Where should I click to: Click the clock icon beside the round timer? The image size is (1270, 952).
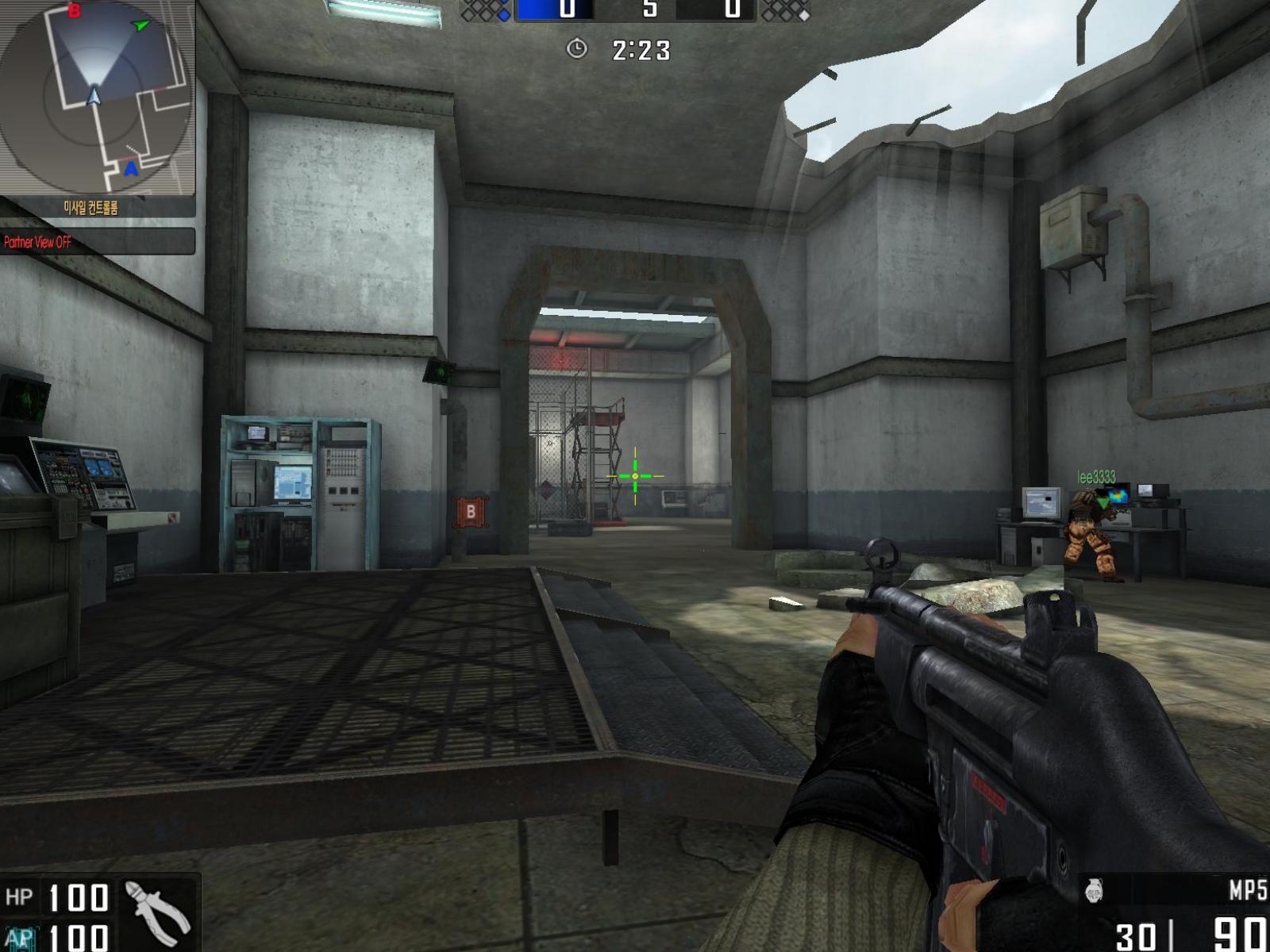point(576,49)
